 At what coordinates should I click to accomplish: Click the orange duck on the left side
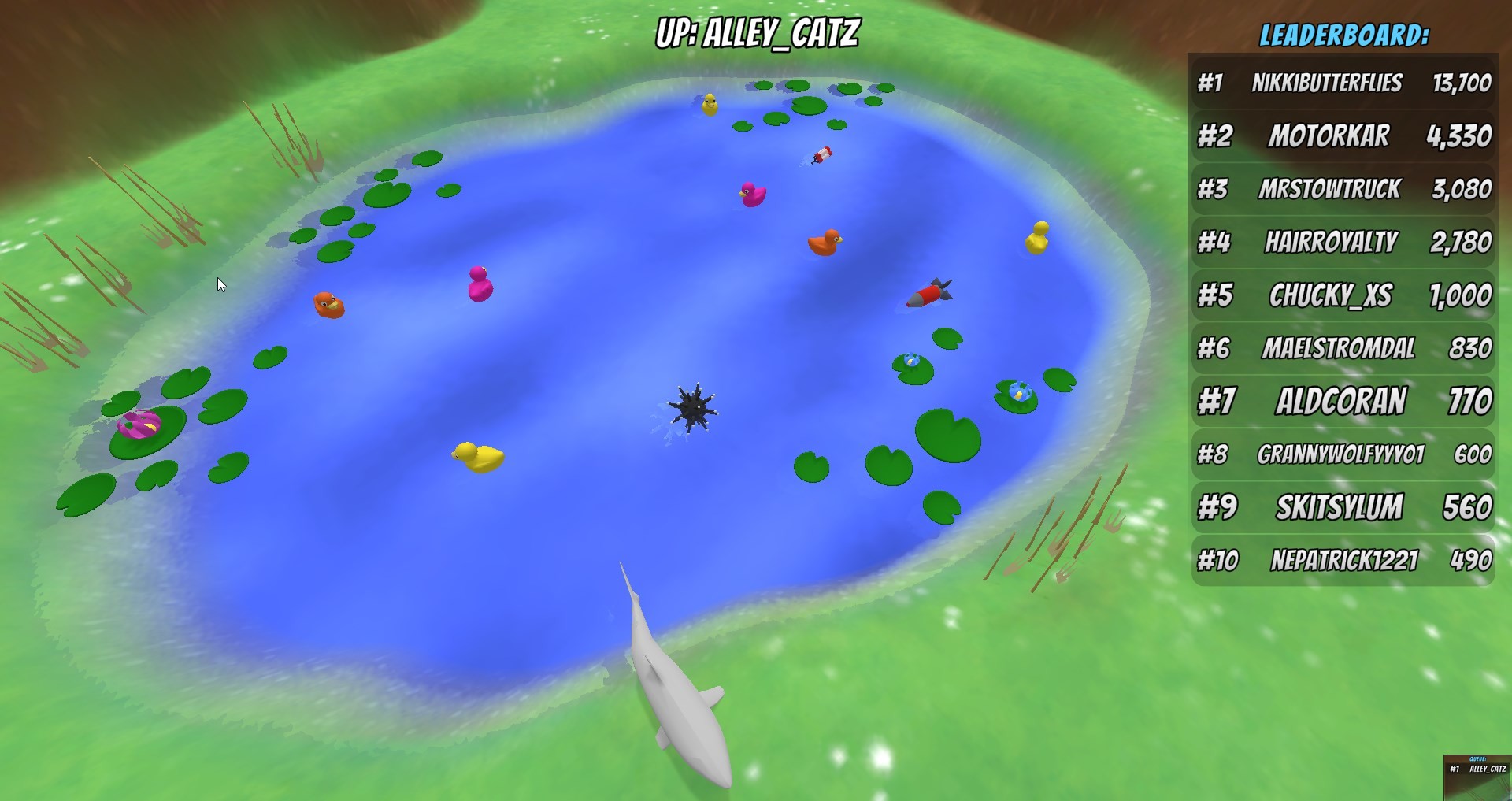(x=329, y=303)
